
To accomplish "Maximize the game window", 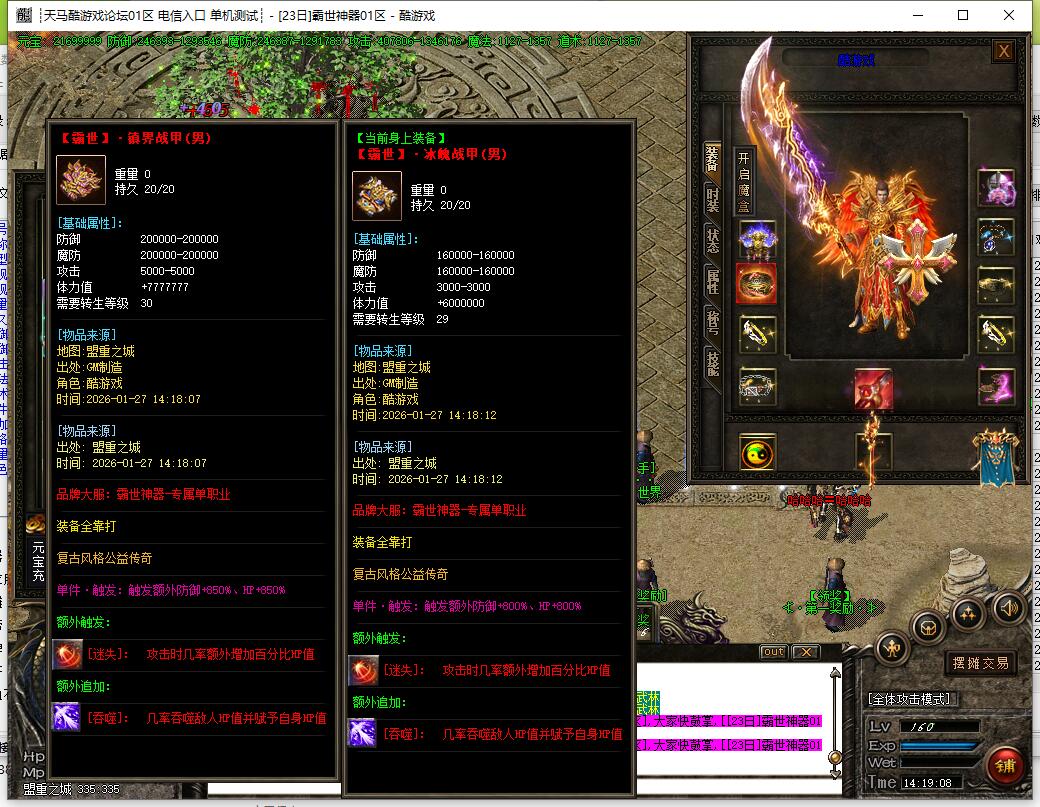I will tap(963, 15).
